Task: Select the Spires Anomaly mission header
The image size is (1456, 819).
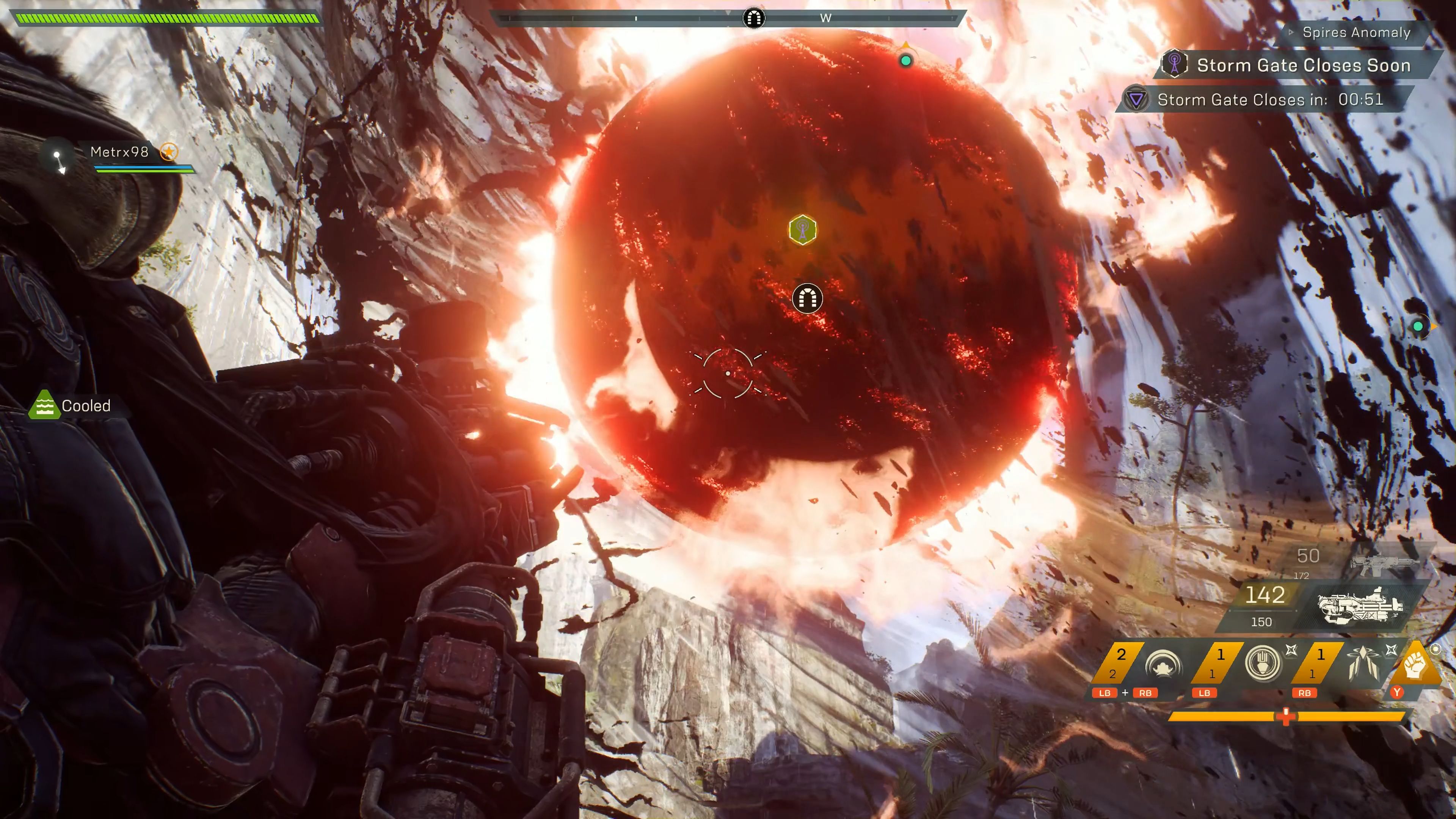Action: click(1356, 33)
